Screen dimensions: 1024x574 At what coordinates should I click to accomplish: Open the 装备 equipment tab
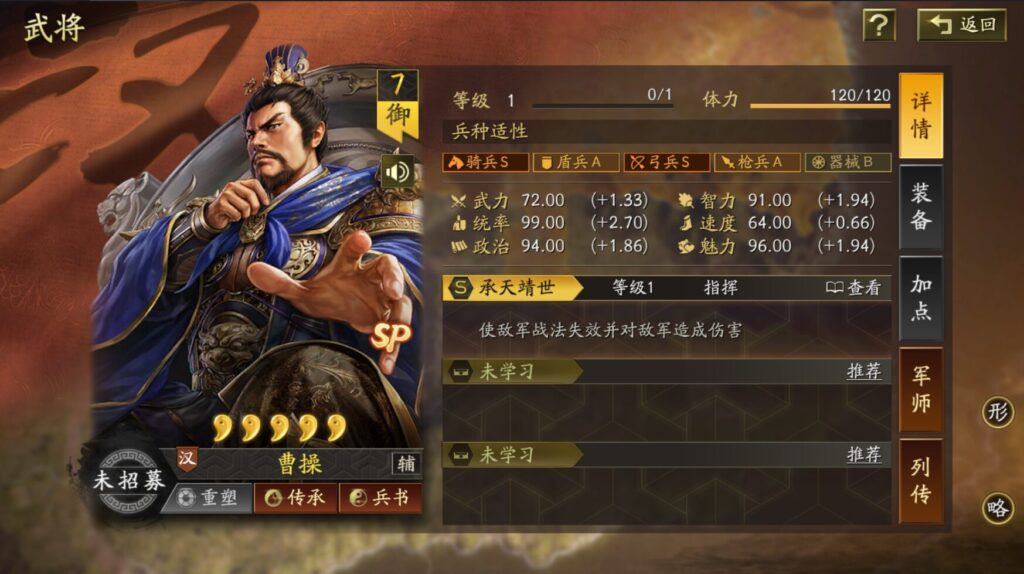(x=920, y=207)
